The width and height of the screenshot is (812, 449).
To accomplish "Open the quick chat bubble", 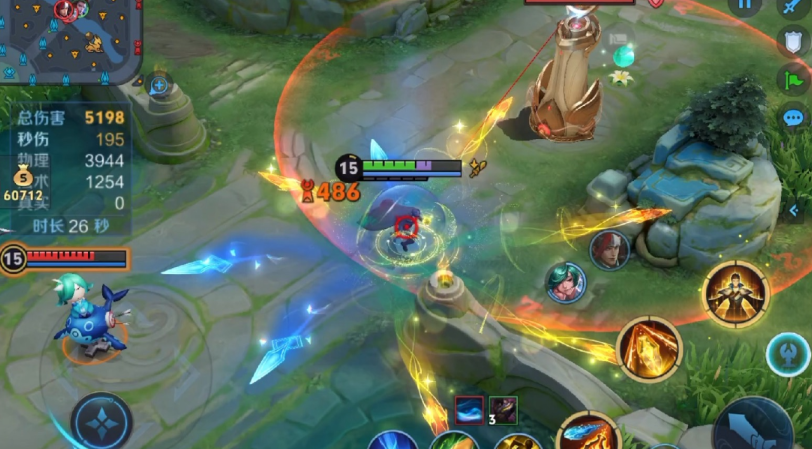I will pos(793,118).
